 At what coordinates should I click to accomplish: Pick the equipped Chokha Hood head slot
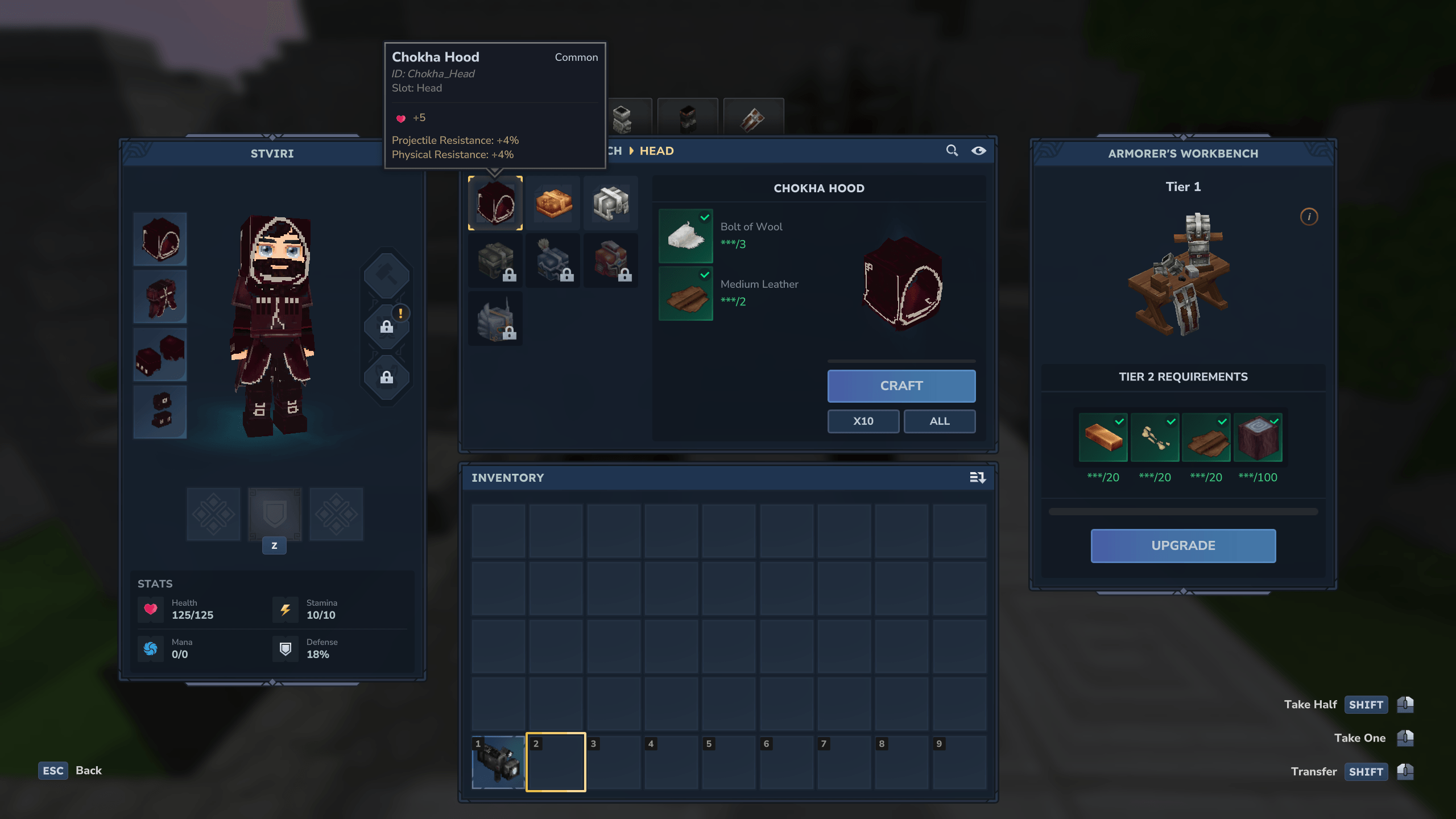point(160,239)
